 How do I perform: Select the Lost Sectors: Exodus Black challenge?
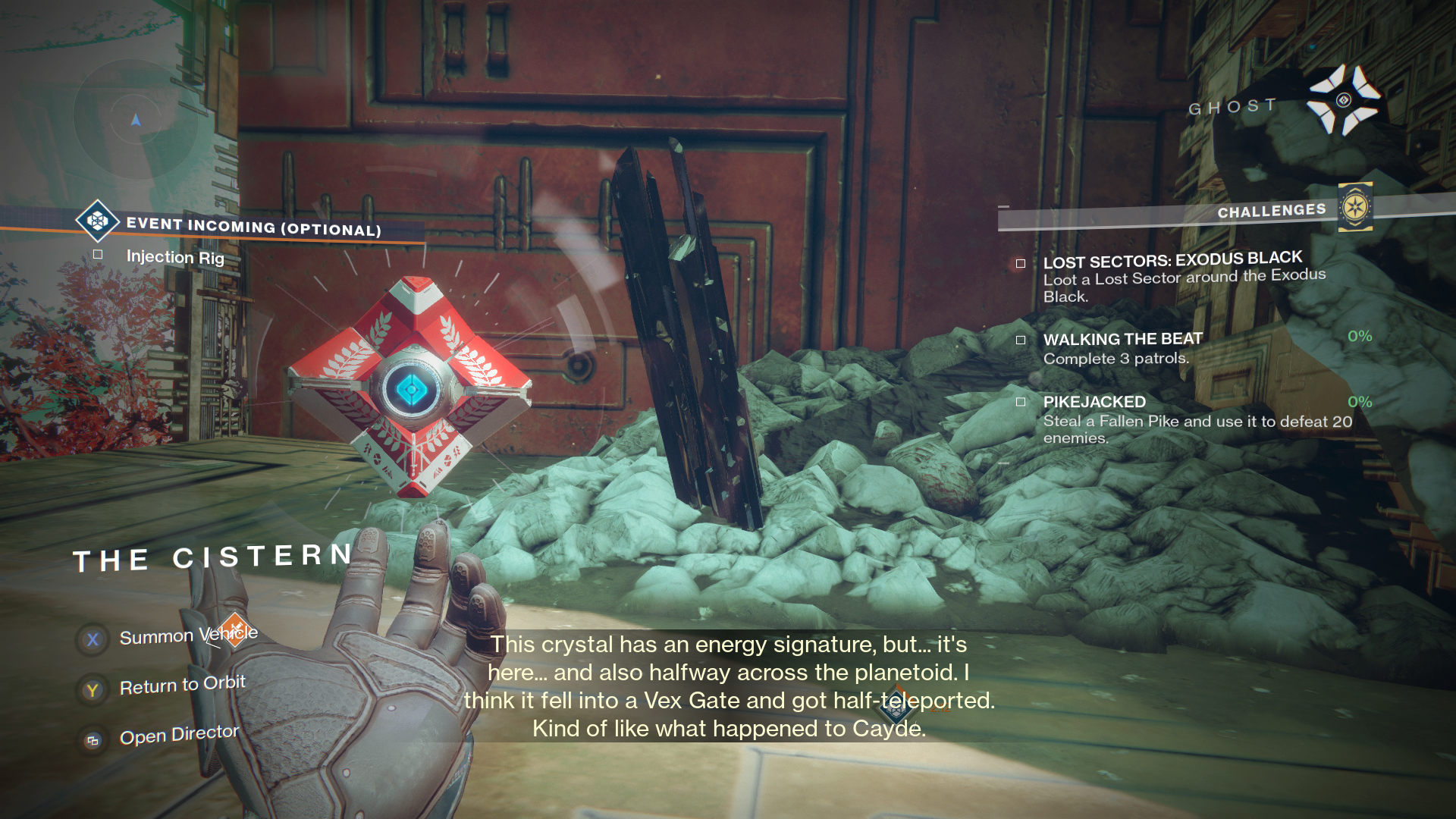(1172, 262)
